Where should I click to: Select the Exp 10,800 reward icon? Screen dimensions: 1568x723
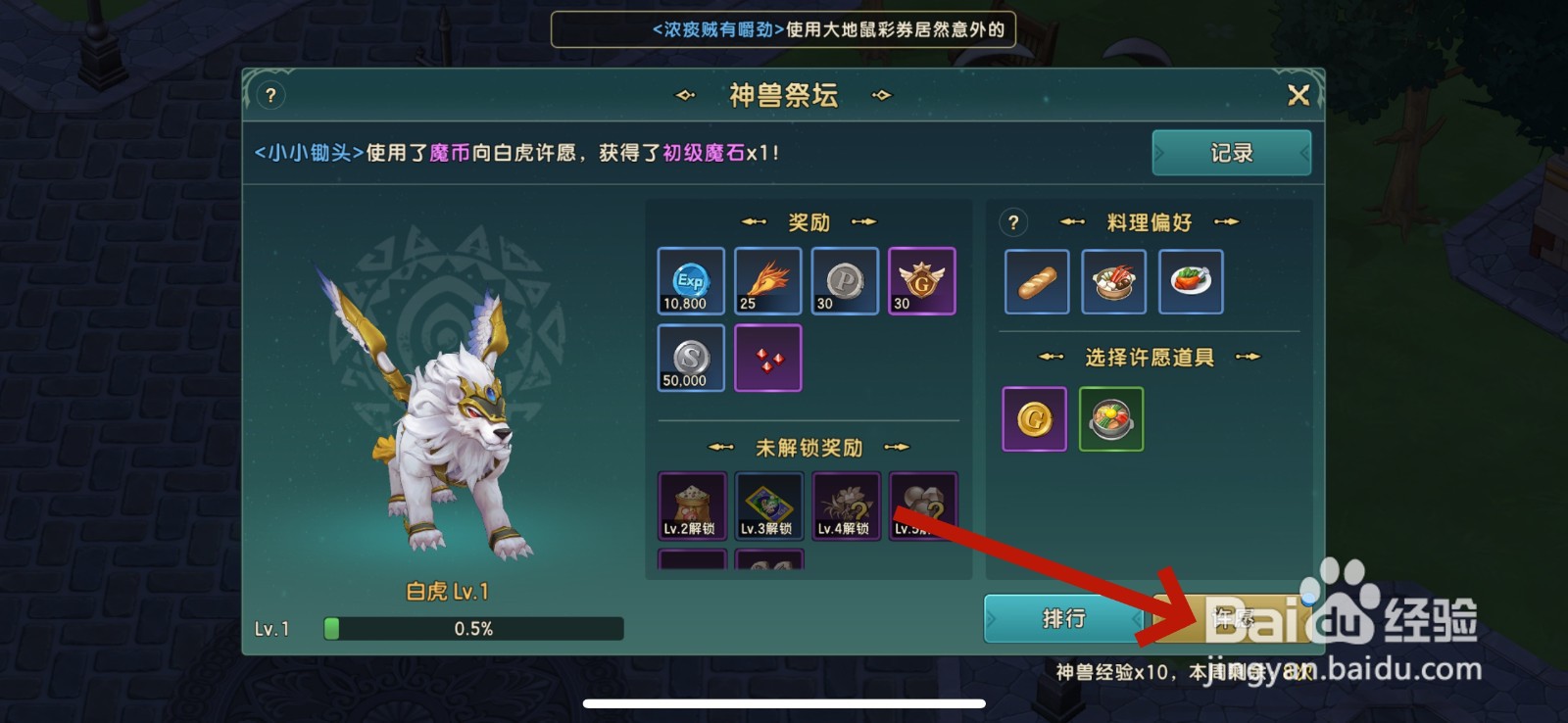coord(689,281)
